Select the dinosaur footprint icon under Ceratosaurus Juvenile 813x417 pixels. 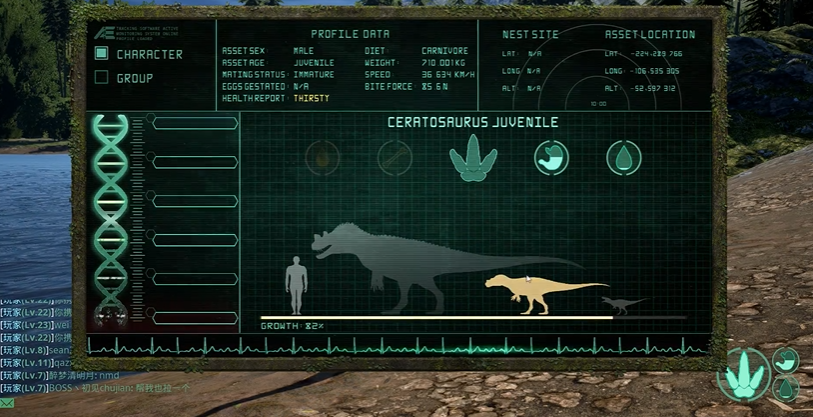coord(473,157)
